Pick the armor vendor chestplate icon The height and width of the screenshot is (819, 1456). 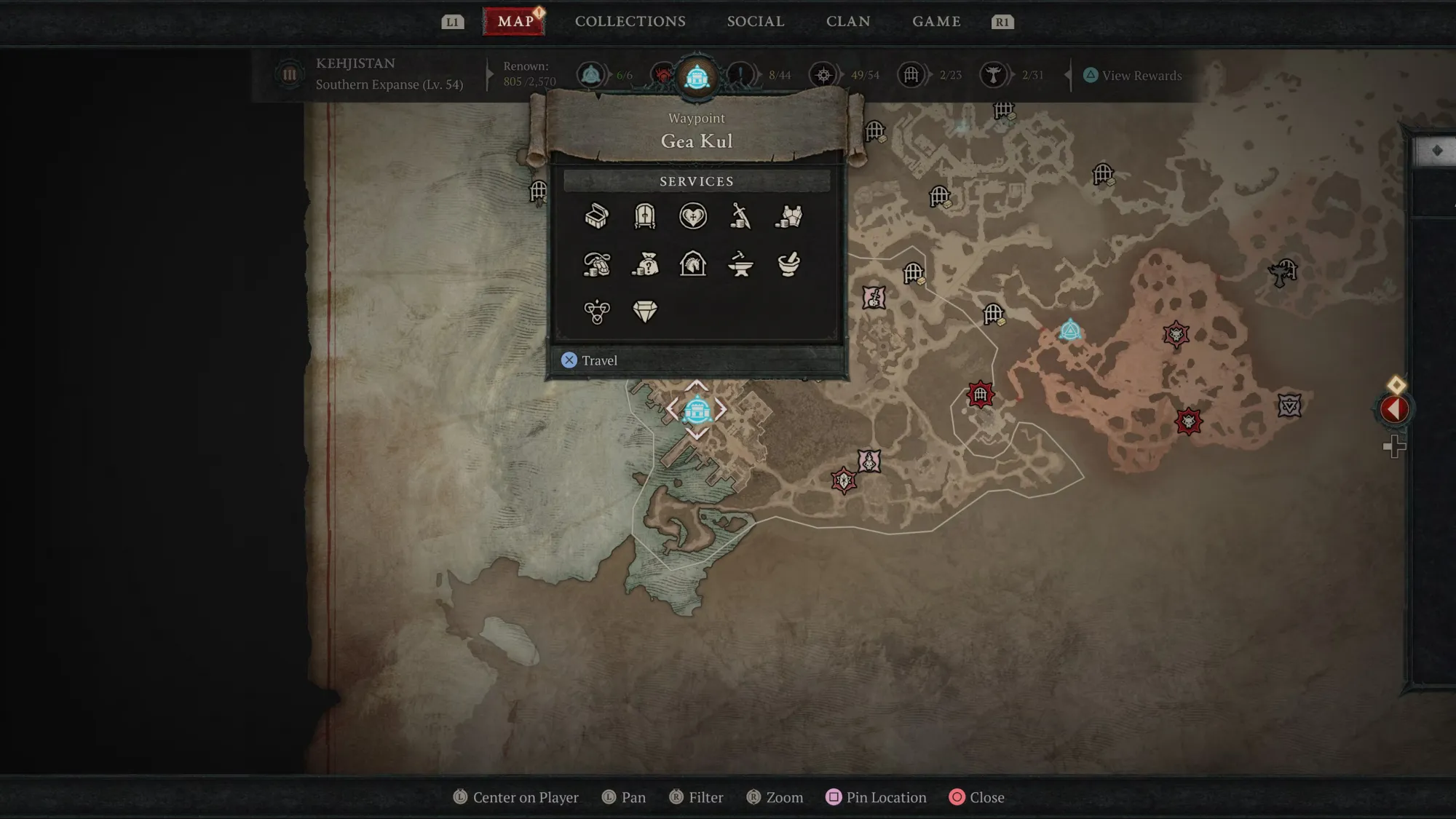788,216
